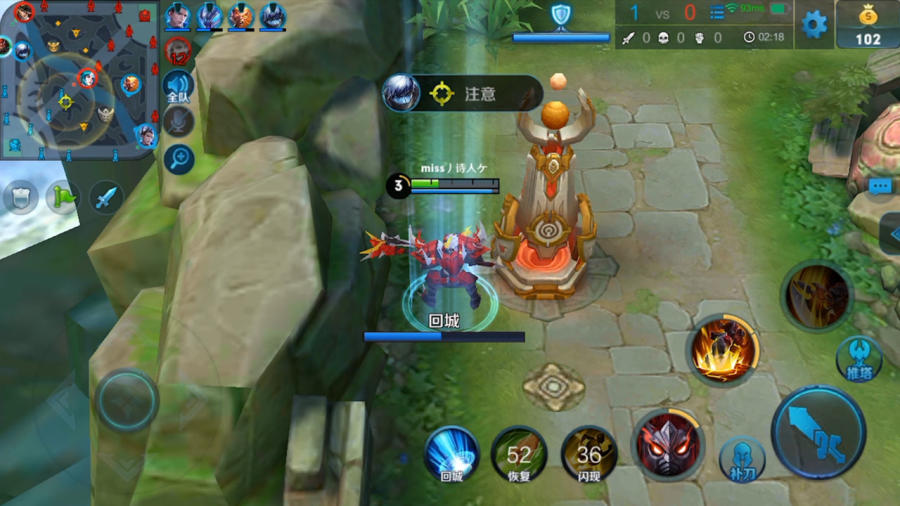Send the green flag quick signal

(x=63, y=197)
